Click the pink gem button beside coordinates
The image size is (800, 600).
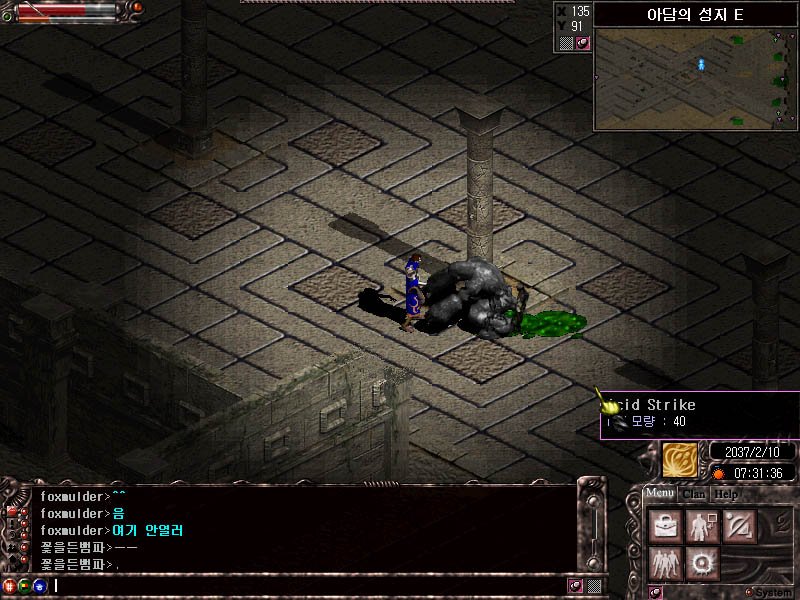point(582,43)
